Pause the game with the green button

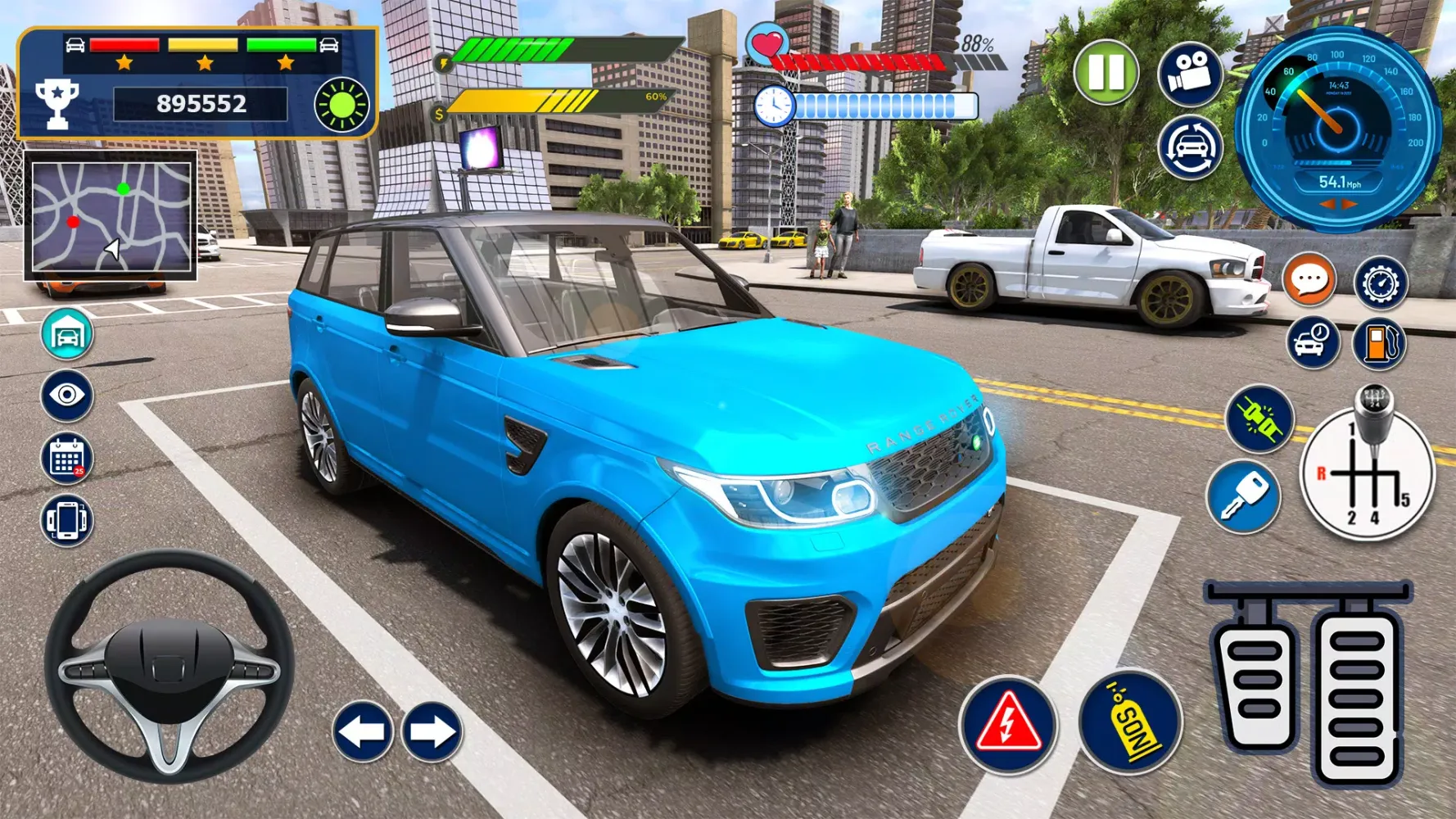(1106, 73)
